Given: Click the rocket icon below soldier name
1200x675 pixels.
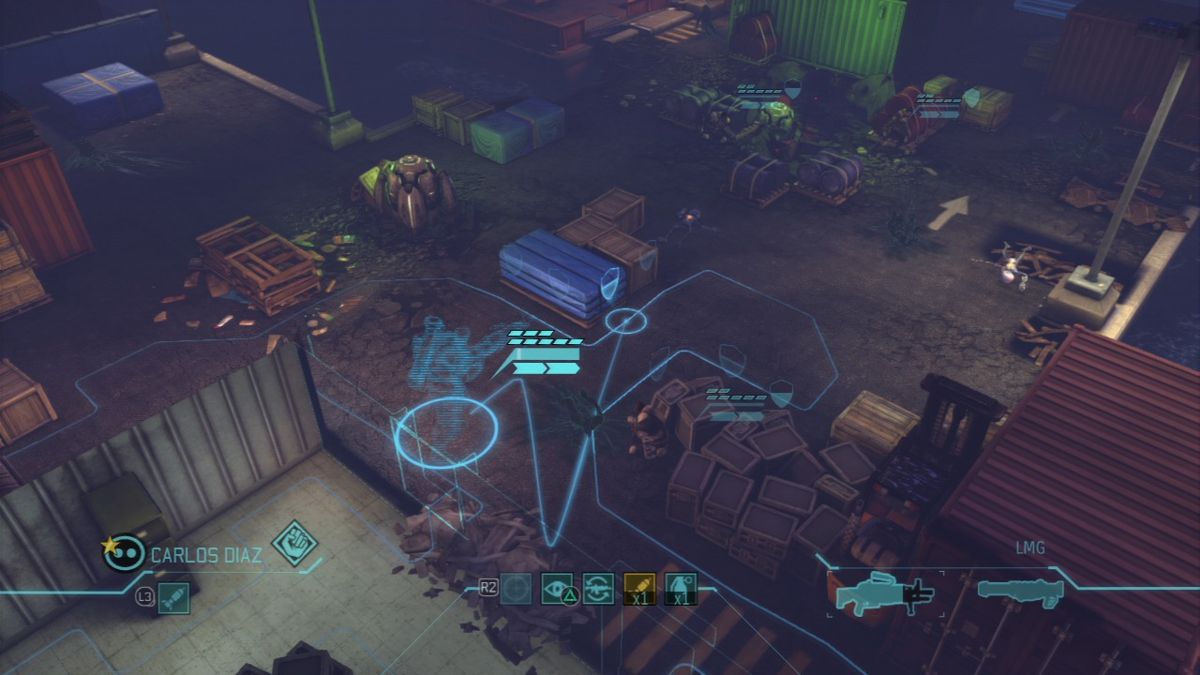Looking at the screenshot, I should tap(173, 599).
